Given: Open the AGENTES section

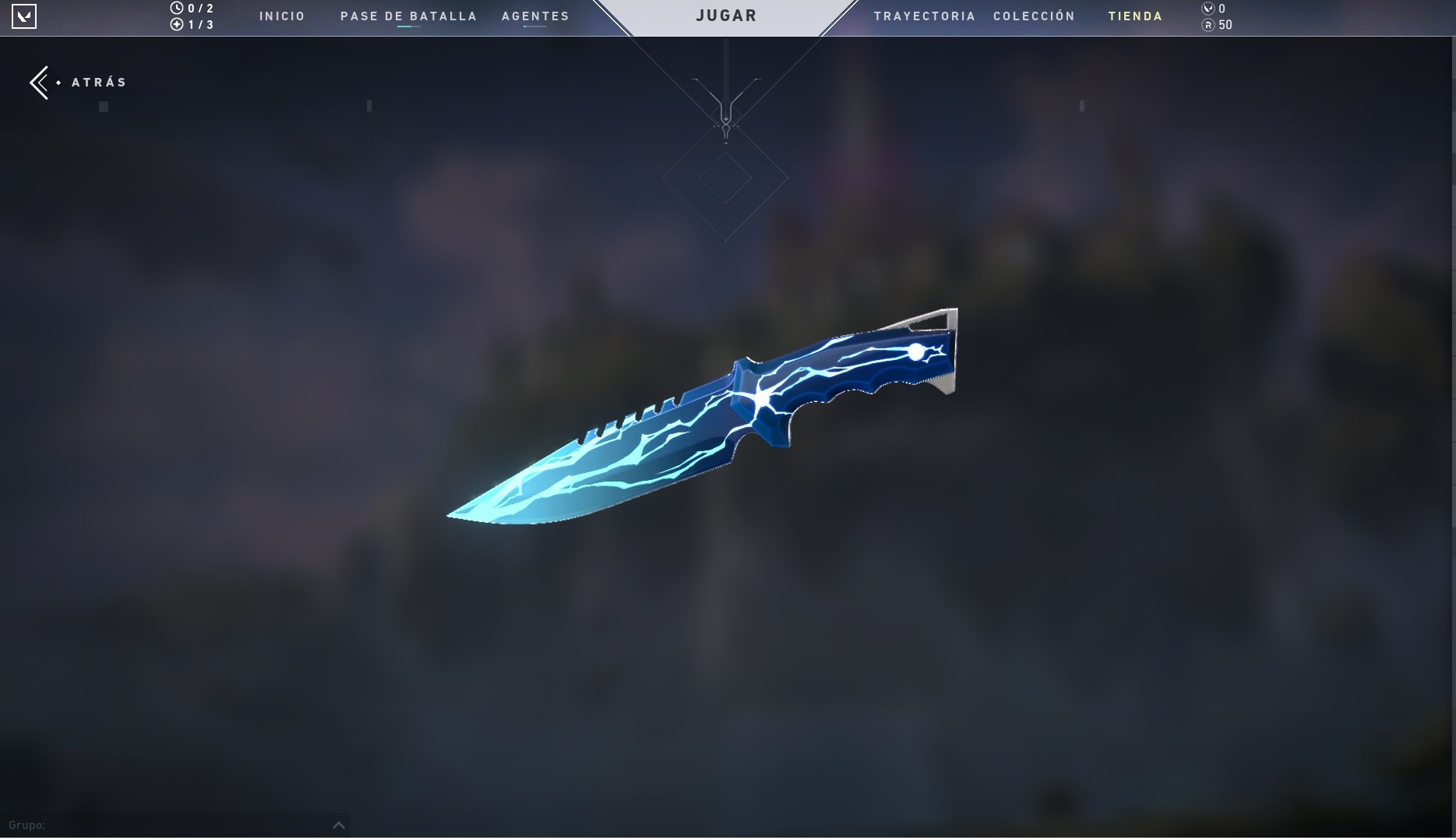Looking at the screenshot, I should click(x=535, y=16).
